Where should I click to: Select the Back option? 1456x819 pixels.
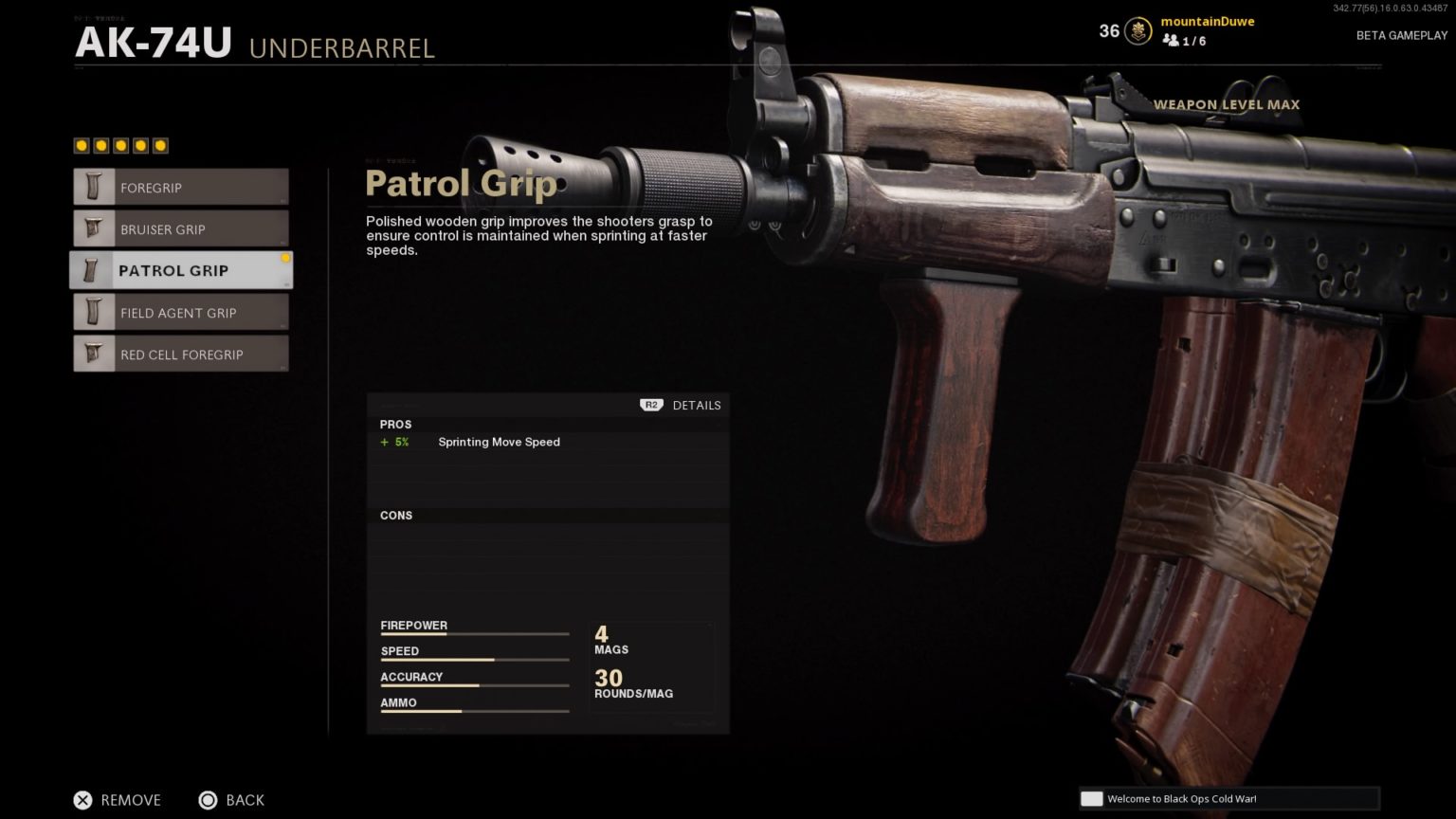(x=245, y=800)
